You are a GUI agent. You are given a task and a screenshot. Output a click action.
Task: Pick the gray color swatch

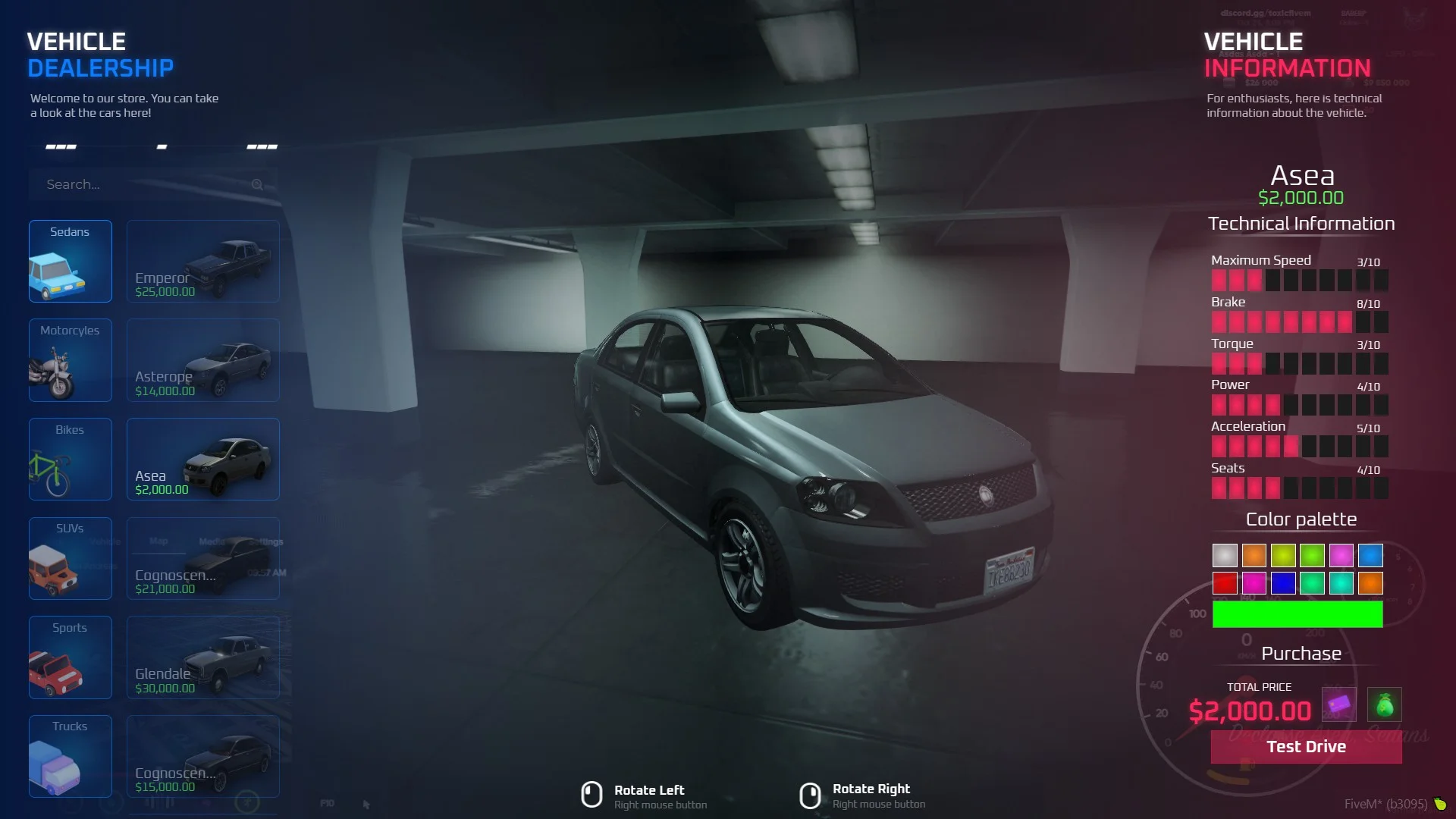pos(1225,555)
